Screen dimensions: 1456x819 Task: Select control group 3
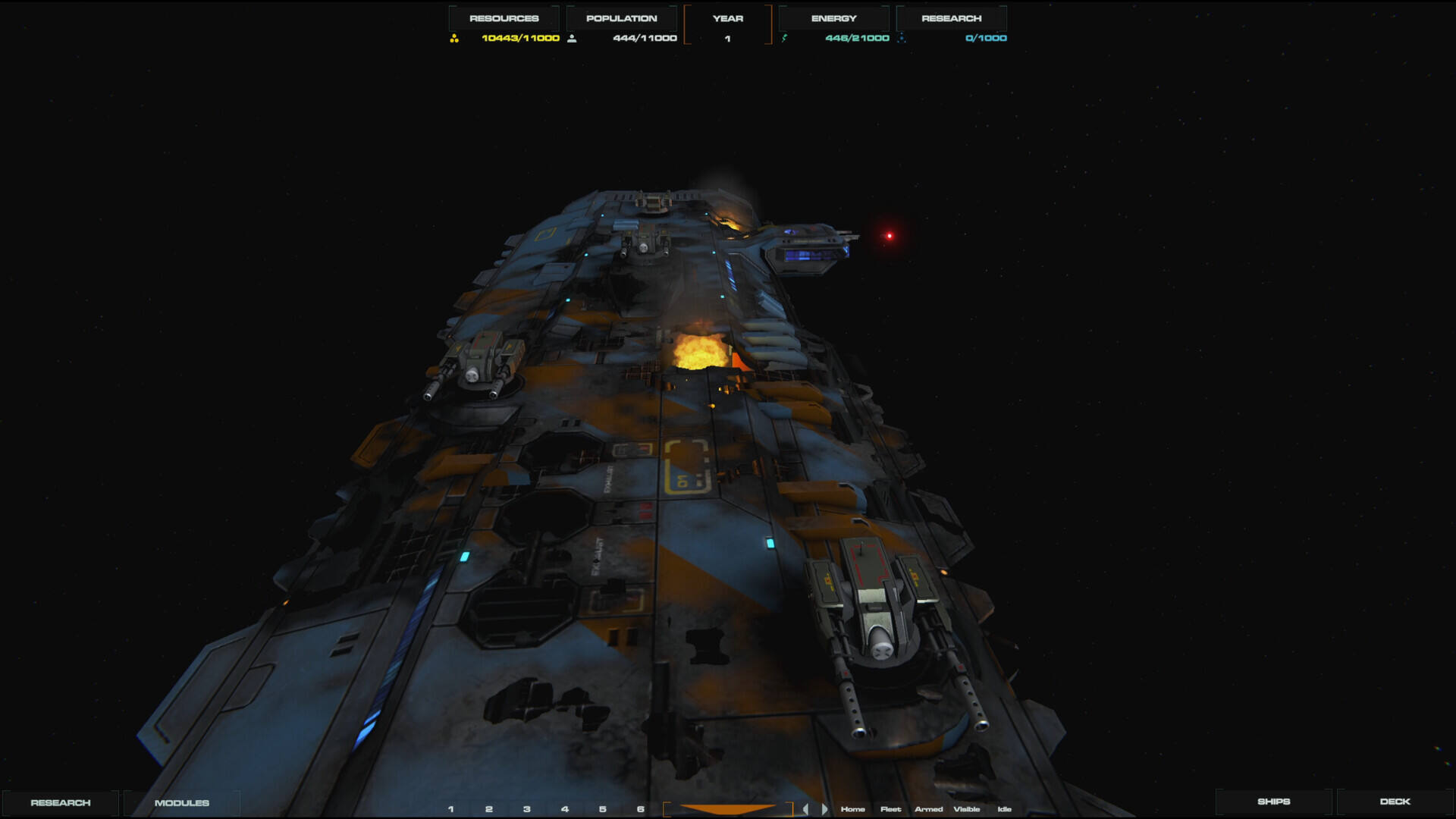(x=527, y=809)
